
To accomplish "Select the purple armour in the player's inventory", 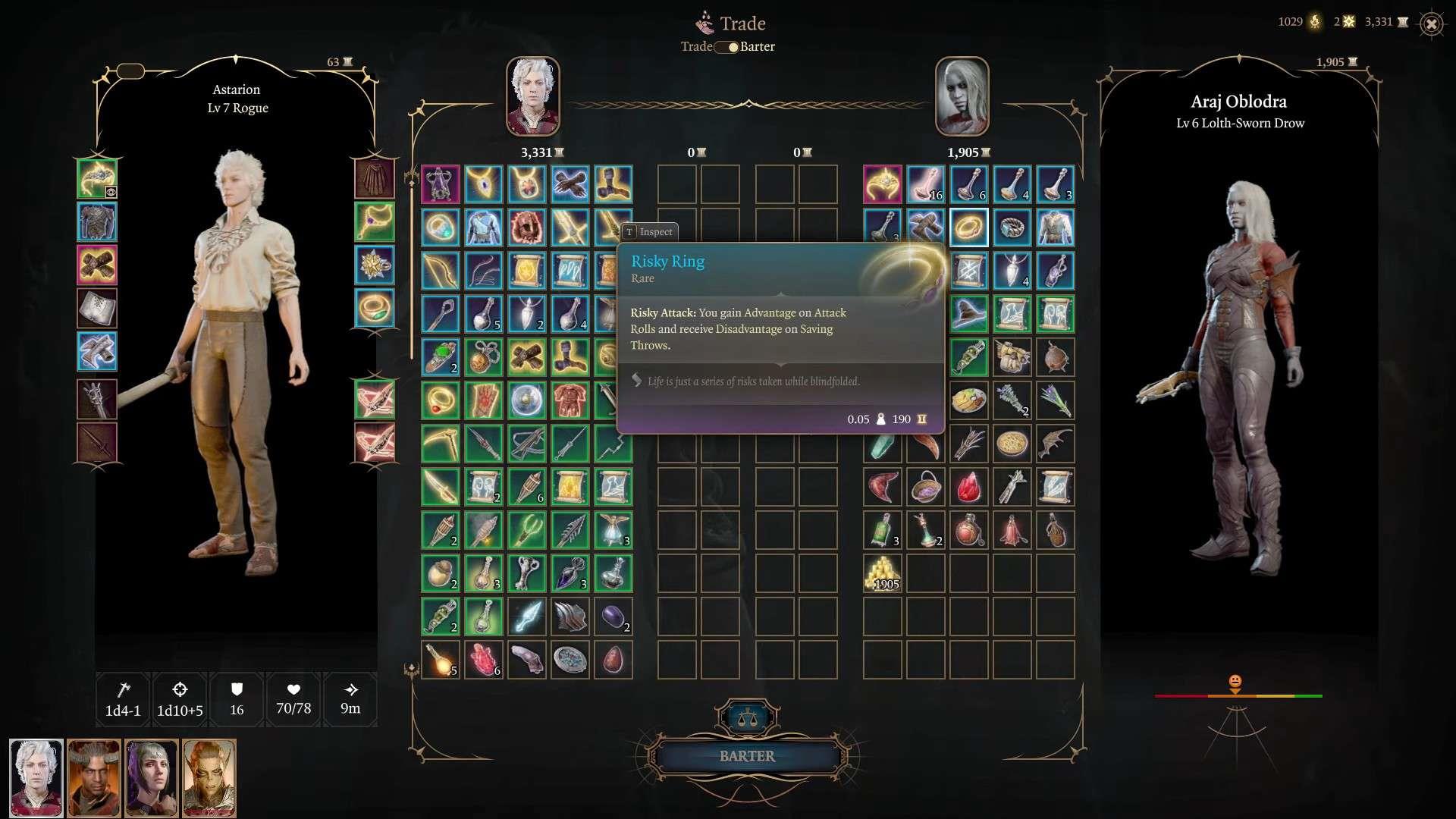I will [x=441, y=184].
